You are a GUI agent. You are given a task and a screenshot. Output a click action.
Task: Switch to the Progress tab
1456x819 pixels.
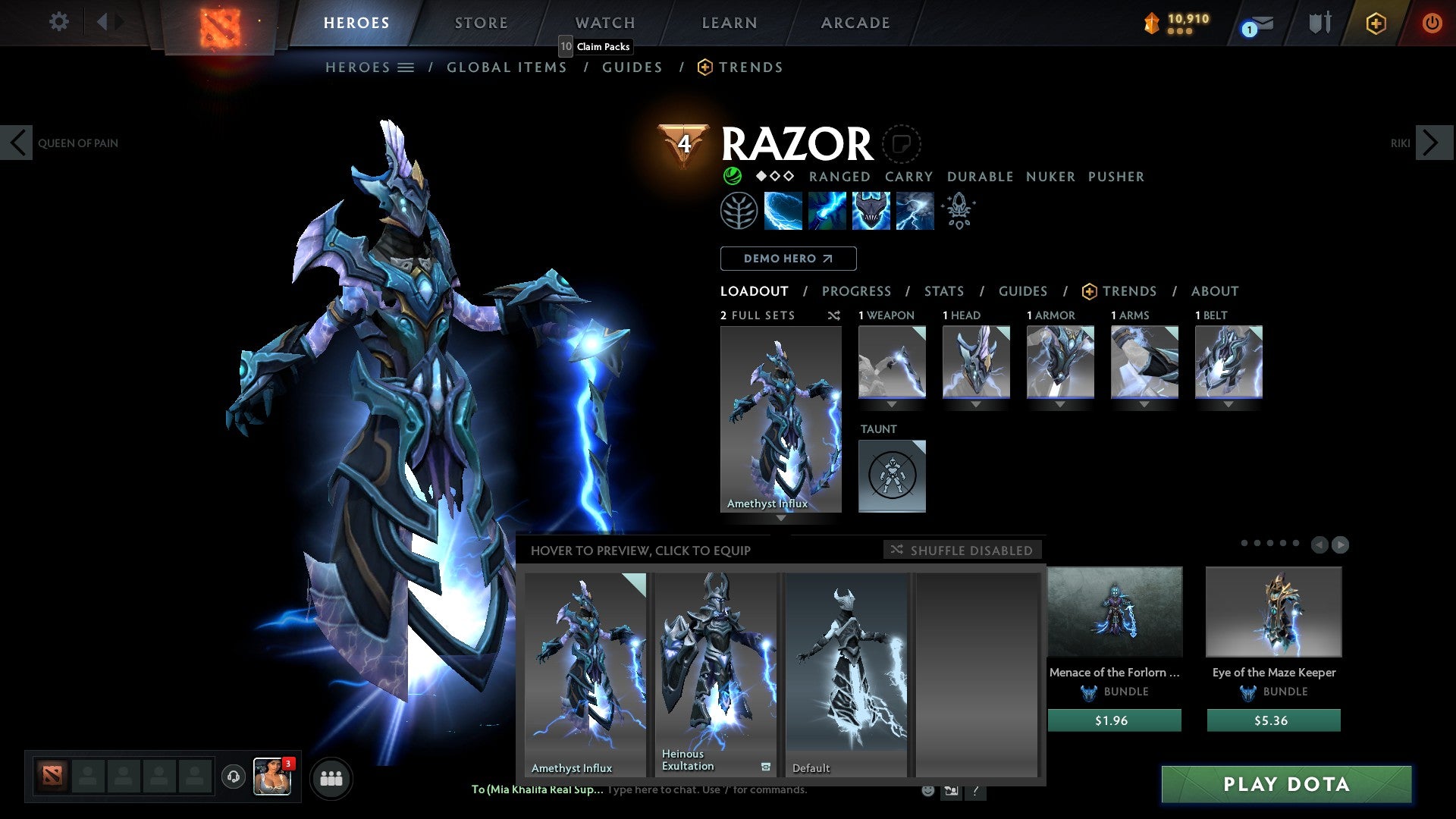coord(857,290)
